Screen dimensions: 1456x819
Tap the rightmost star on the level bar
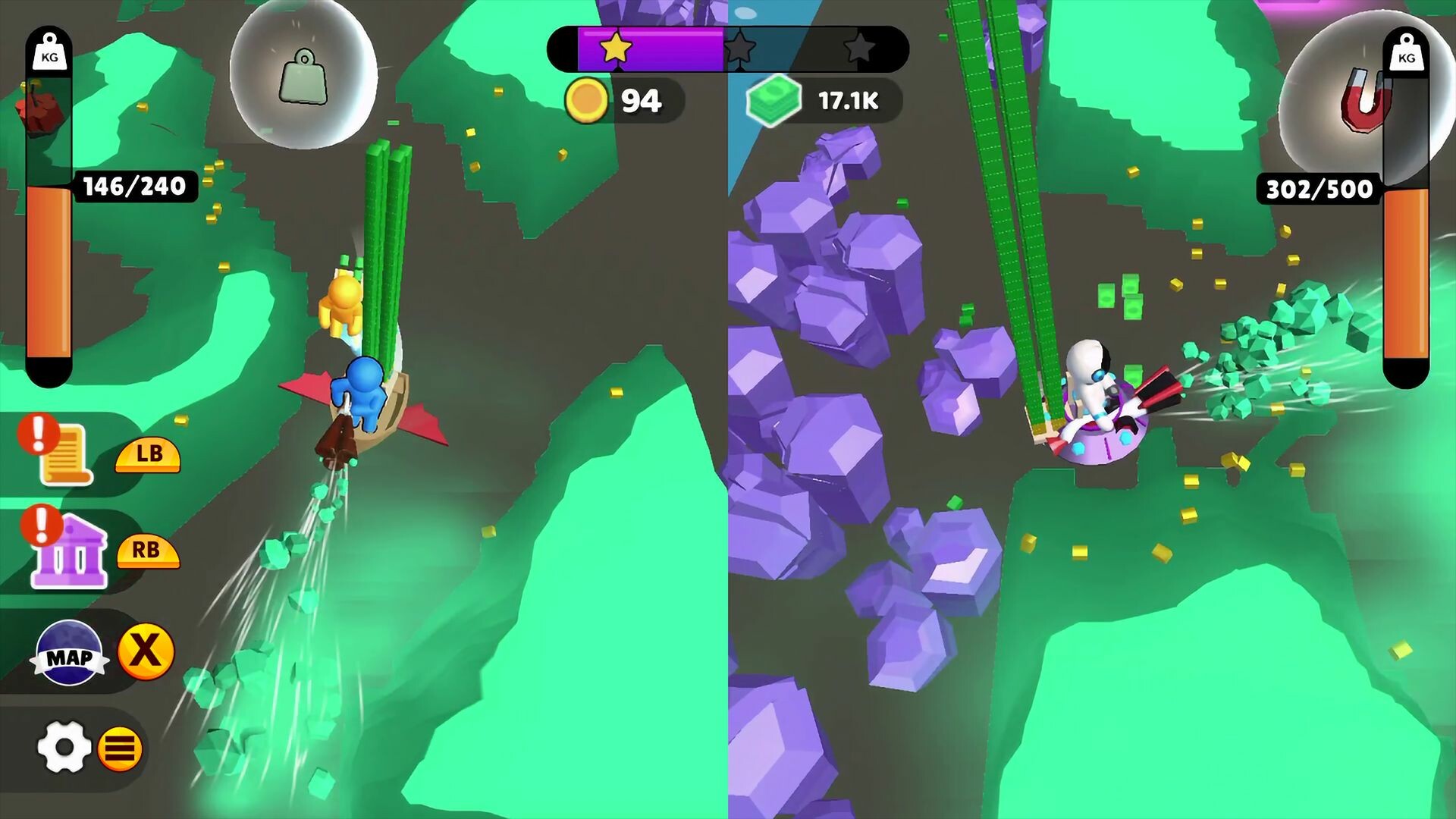coord(861,48)
